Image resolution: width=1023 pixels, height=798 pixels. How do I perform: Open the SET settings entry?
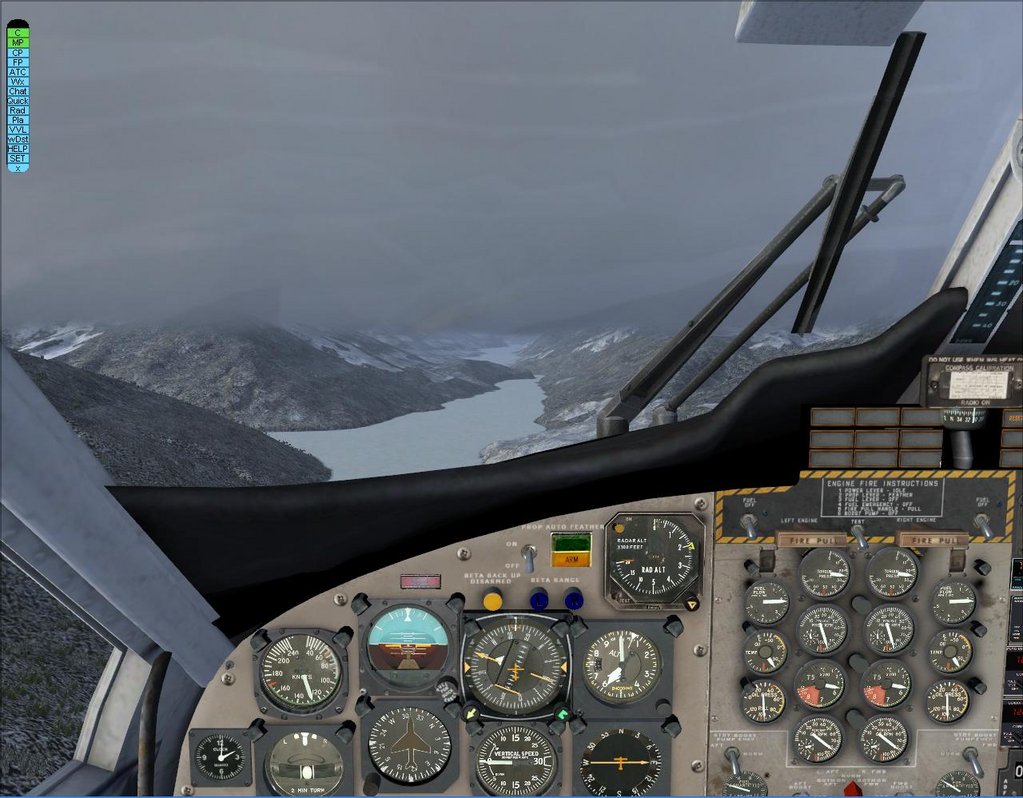(18, 158)
